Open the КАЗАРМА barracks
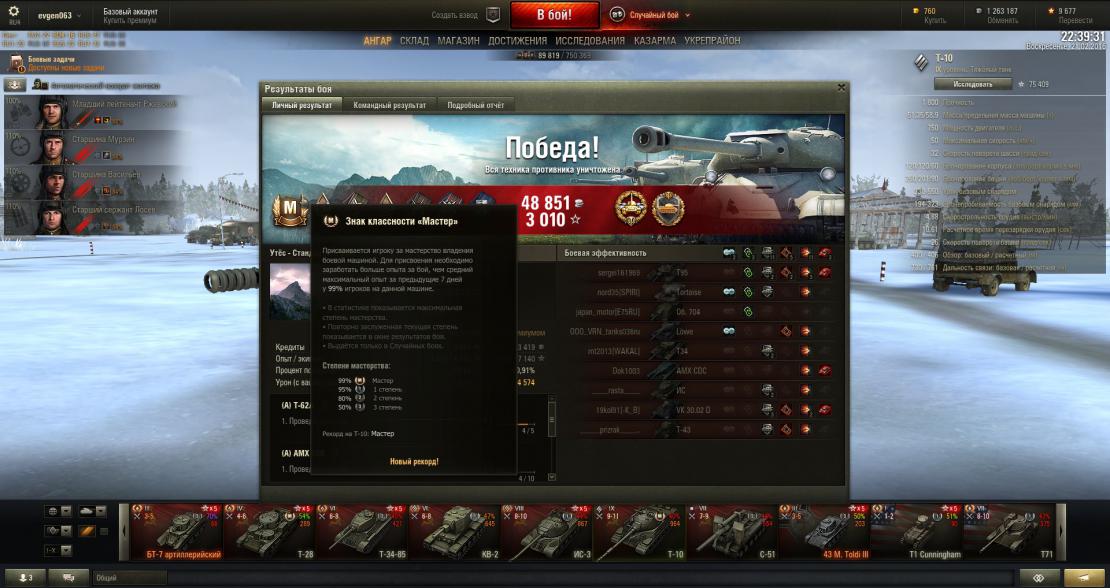Viewport: 1110px width, 588px height. (655, 41)
